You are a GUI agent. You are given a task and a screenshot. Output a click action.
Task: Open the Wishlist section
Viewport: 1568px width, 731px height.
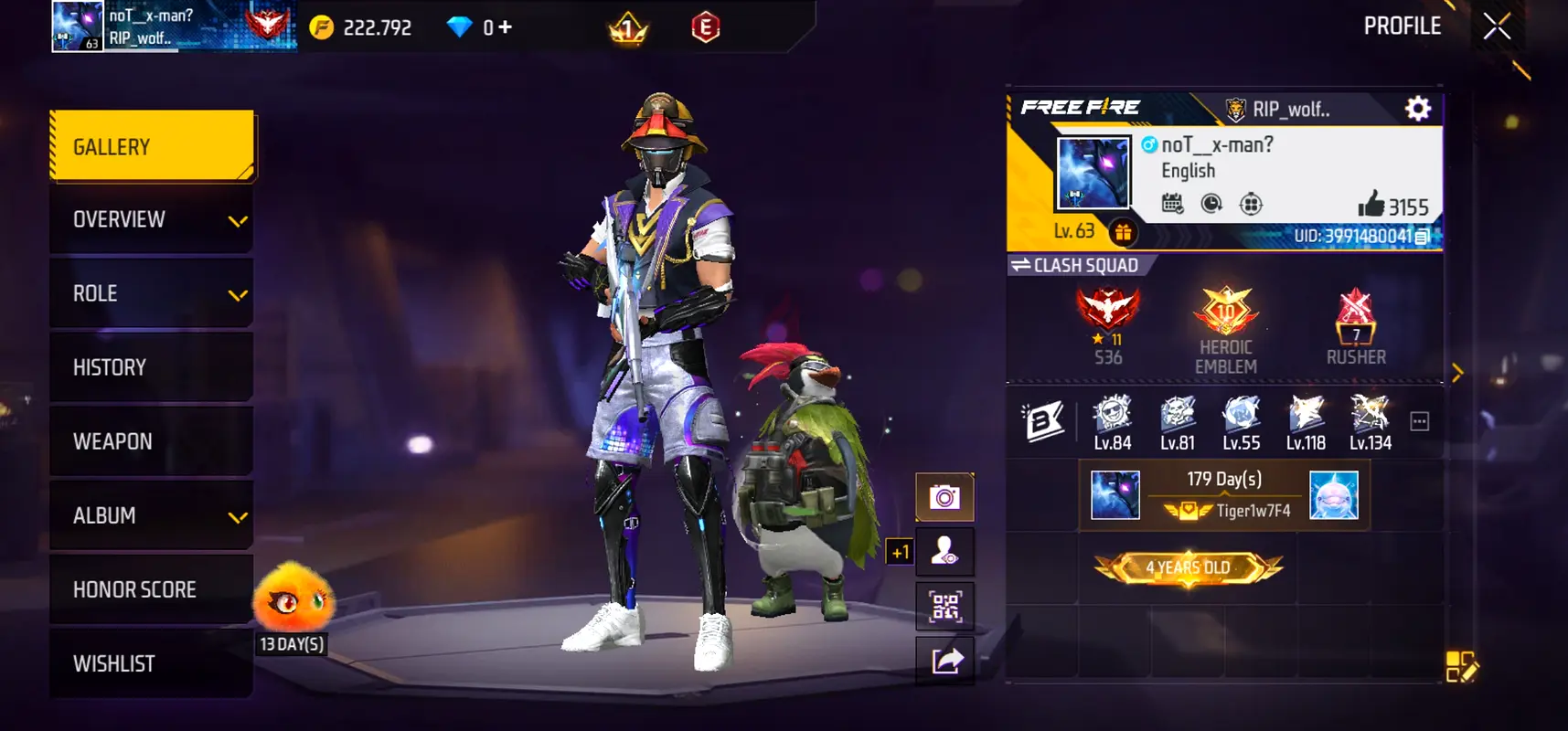[152, 663]
